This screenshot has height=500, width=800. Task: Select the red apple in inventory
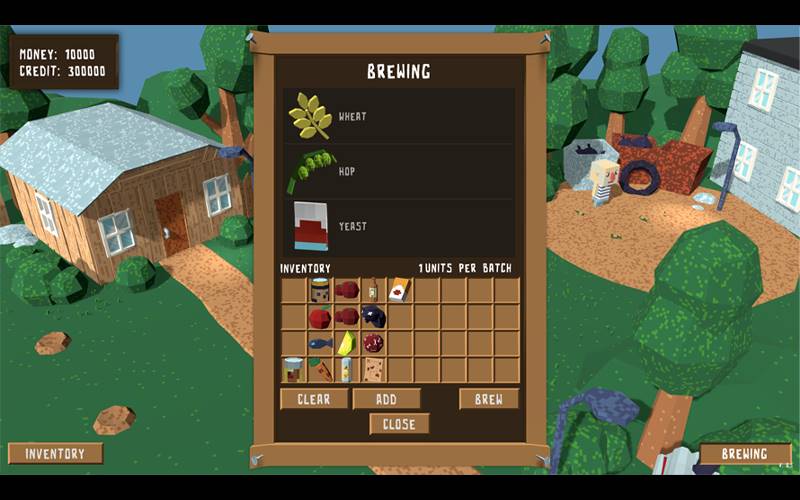pyautogui.click(x=320, y=317)
